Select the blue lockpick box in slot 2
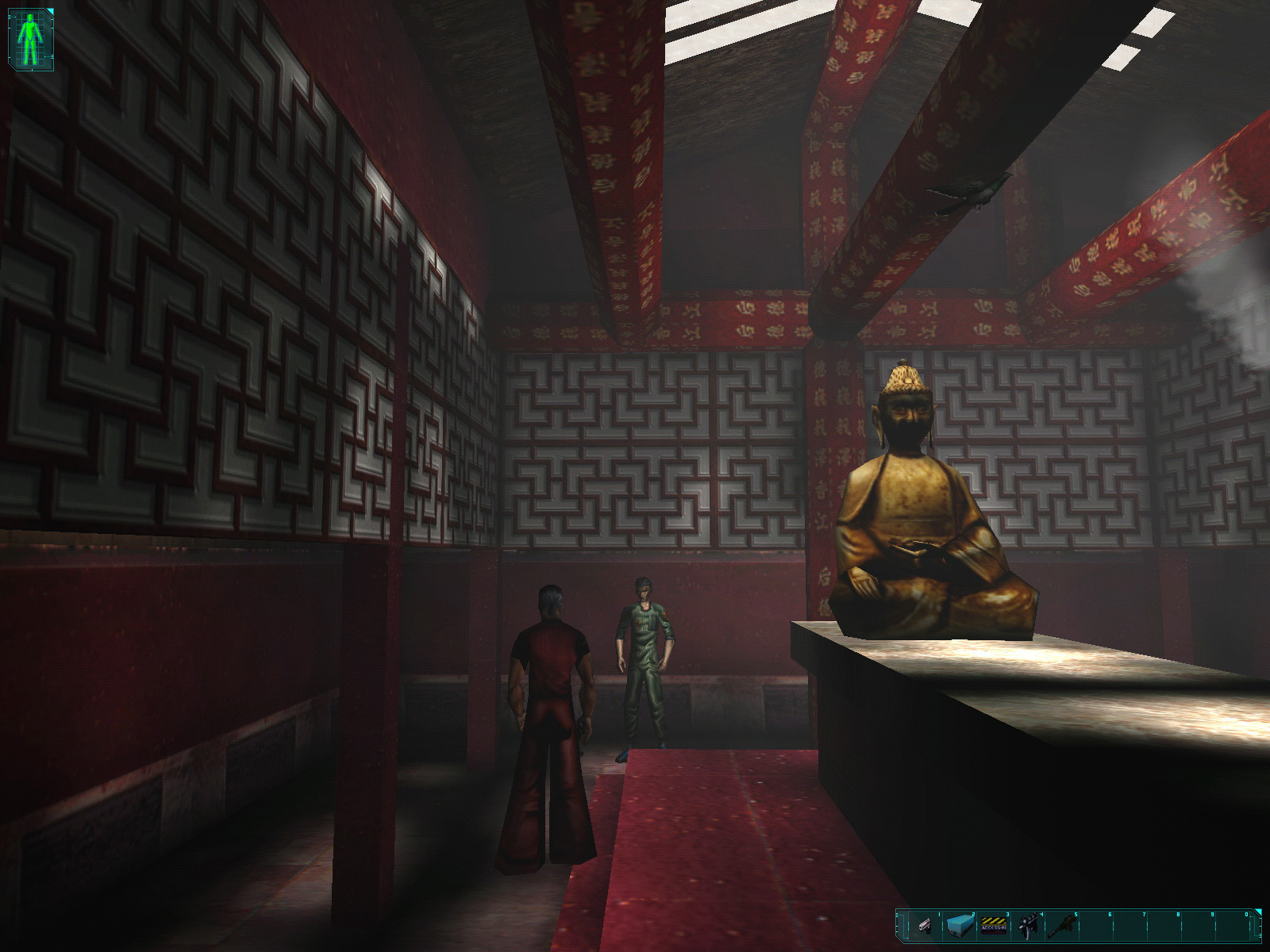The height and width of the screenshot is (952, 1270). [x=960, y=925]
